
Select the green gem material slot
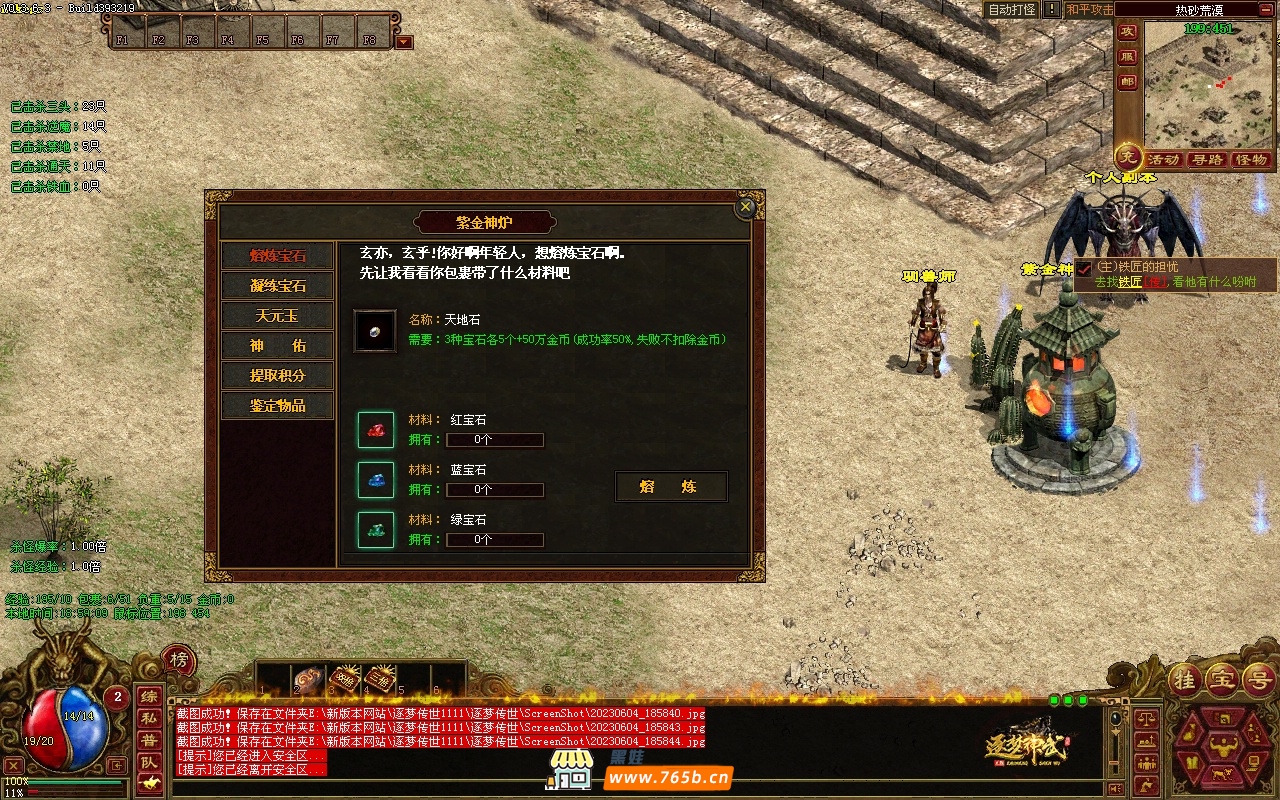coord(376,530)
